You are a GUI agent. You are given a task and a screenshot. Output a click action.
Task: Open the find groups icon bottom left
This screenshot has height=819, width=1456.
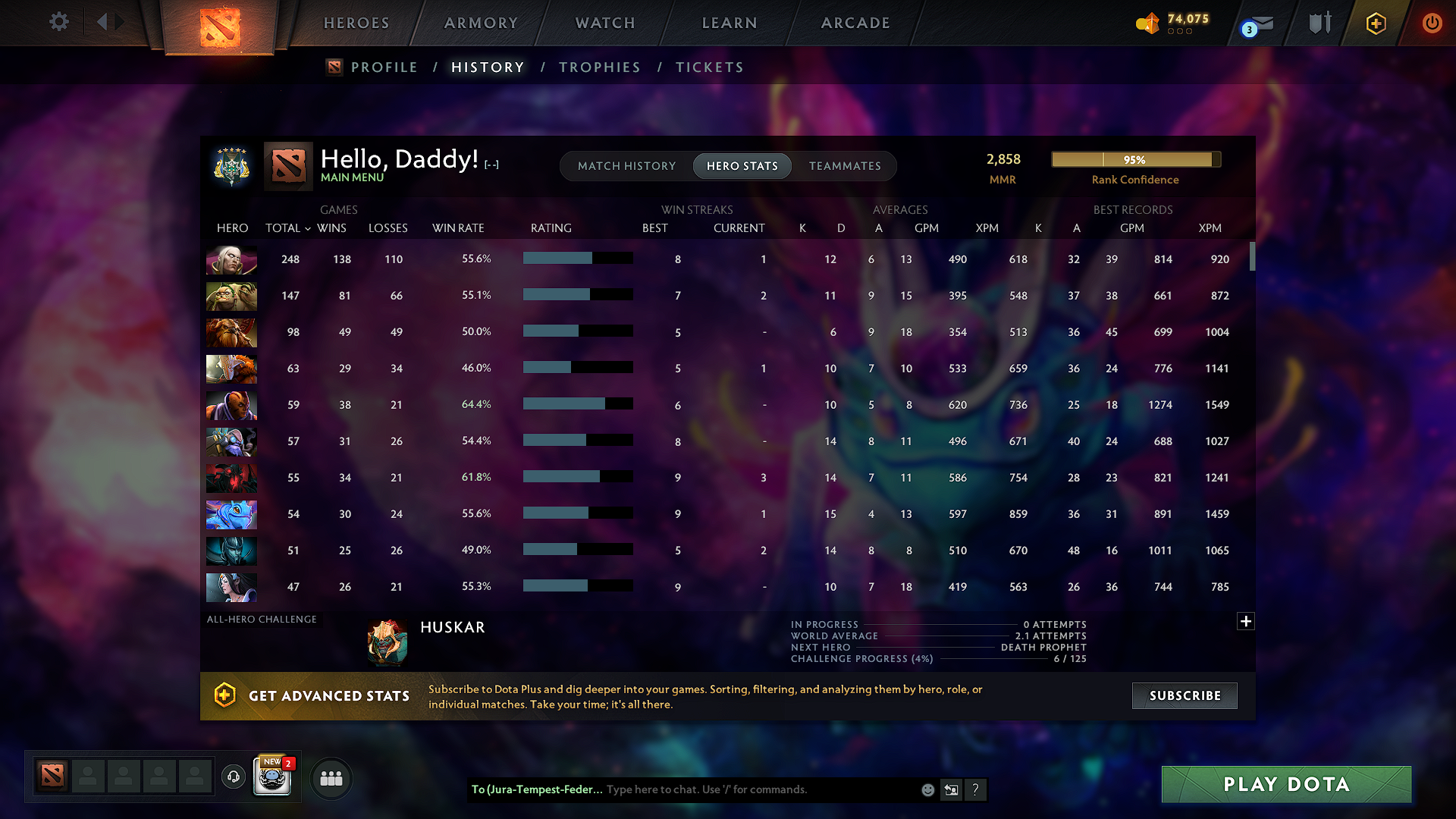pyautogui.click(x=331, y=778)
